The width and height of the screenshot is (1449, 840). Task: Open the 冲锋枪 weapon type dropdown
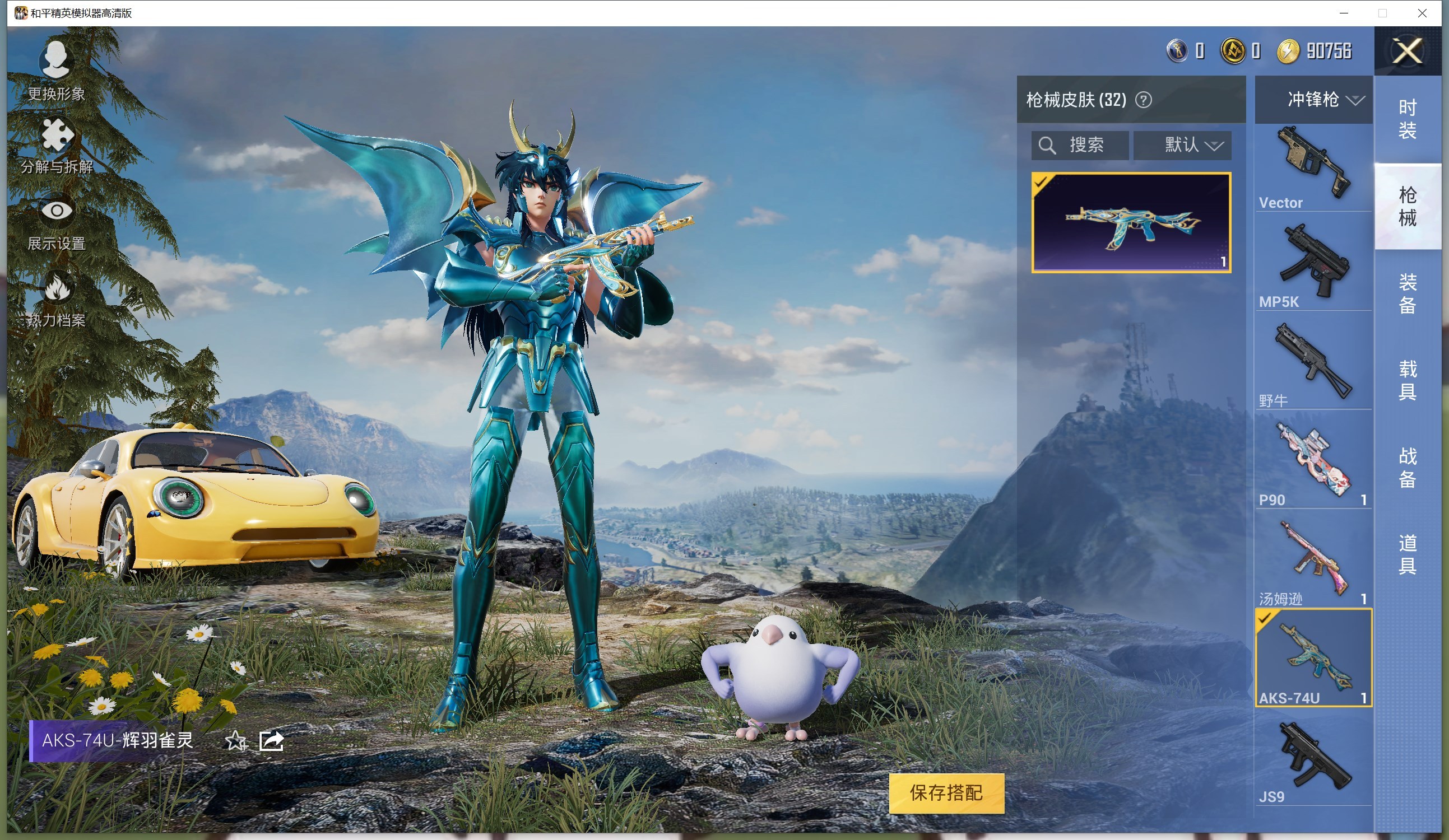pyautogui.click(x=1323, y=99)
